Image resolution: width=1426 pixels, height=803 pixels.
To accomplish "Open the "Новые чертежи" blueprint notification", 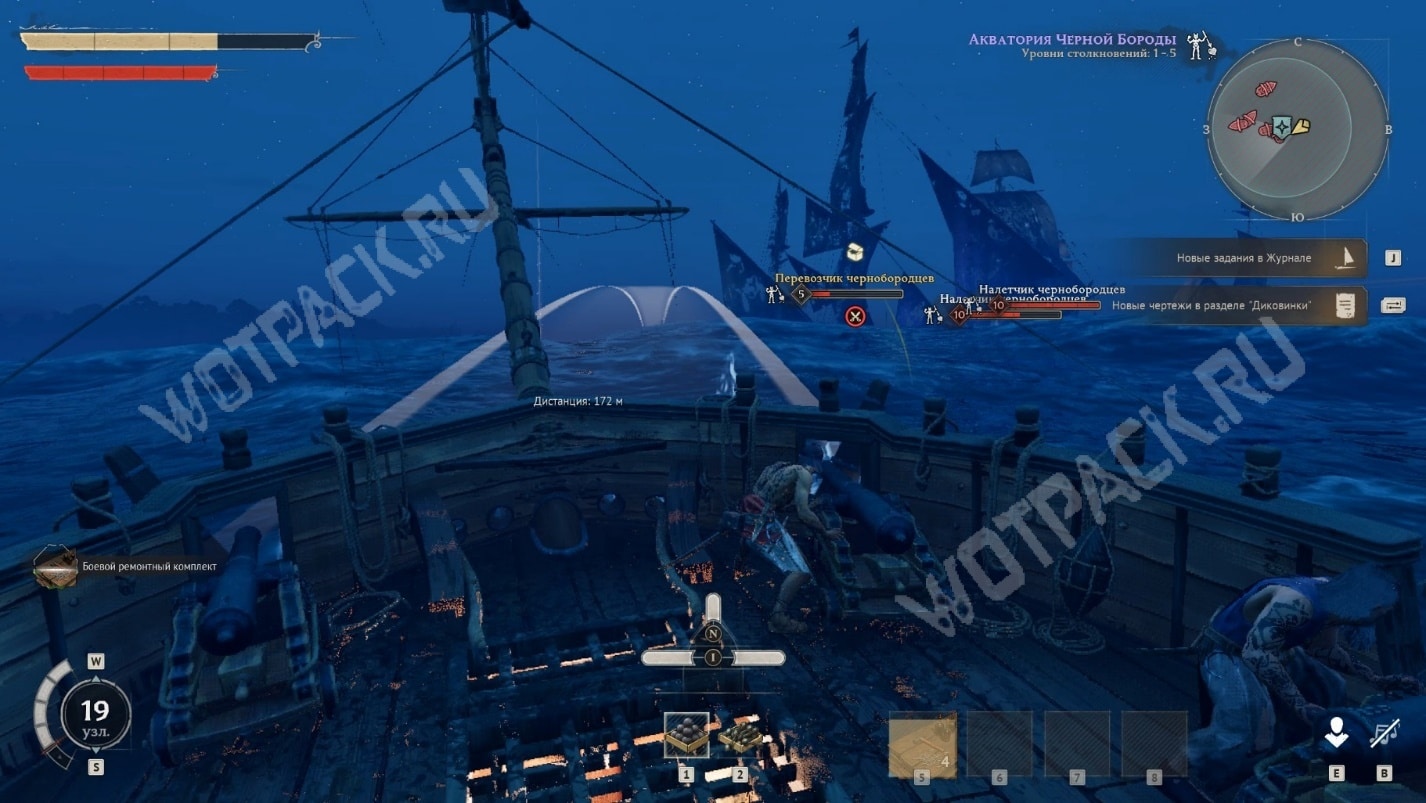I will tap(1240, 305).
